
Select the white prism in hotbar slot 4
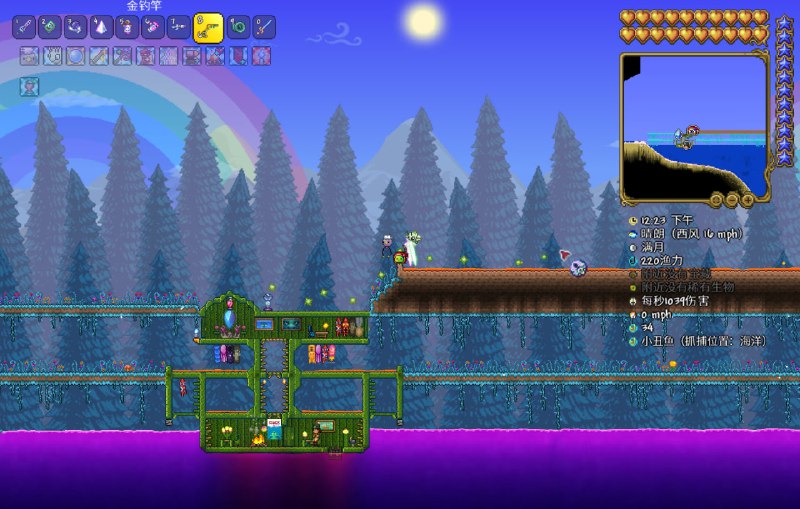tap(102, 27)
